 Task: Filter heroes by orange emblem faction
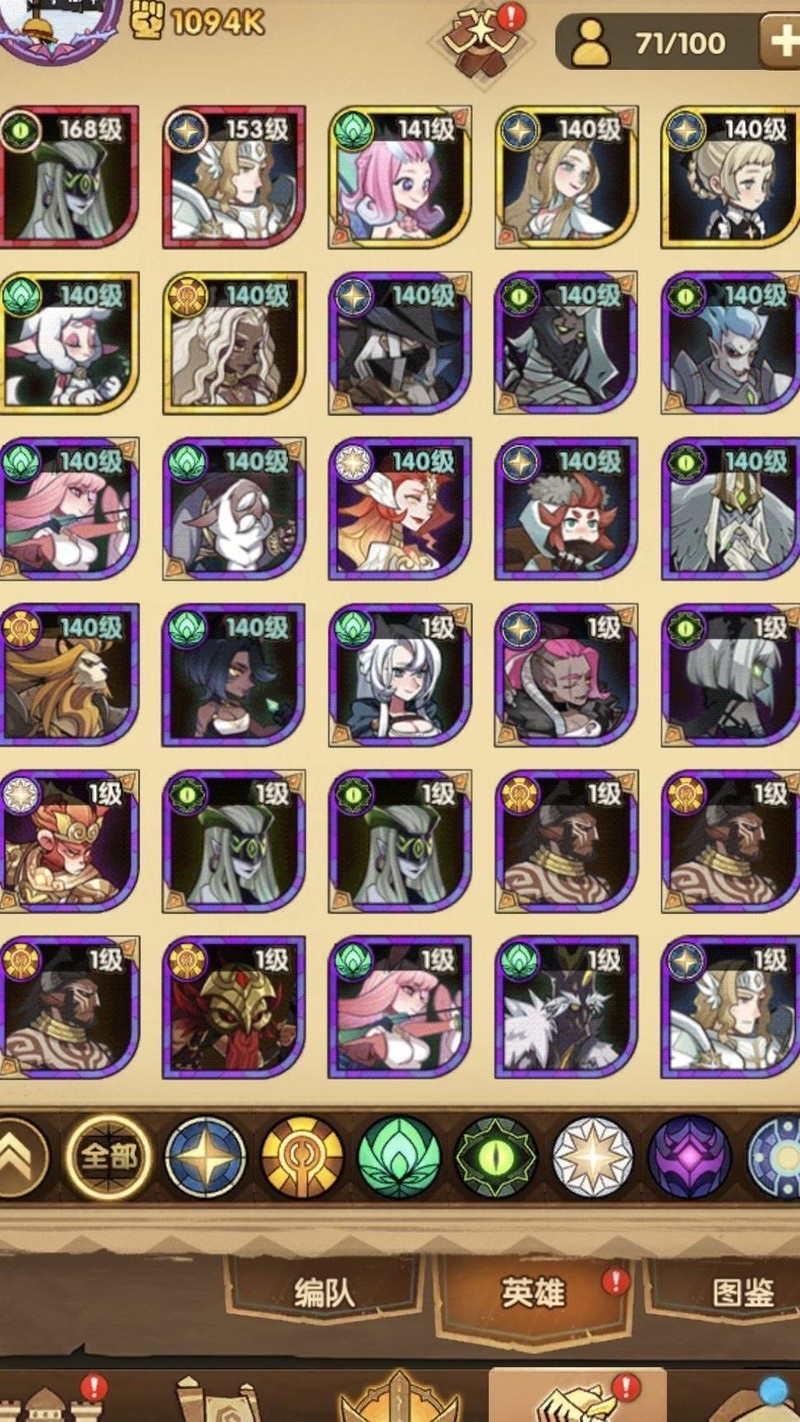pyautogui.click(x=302, y=1157)
